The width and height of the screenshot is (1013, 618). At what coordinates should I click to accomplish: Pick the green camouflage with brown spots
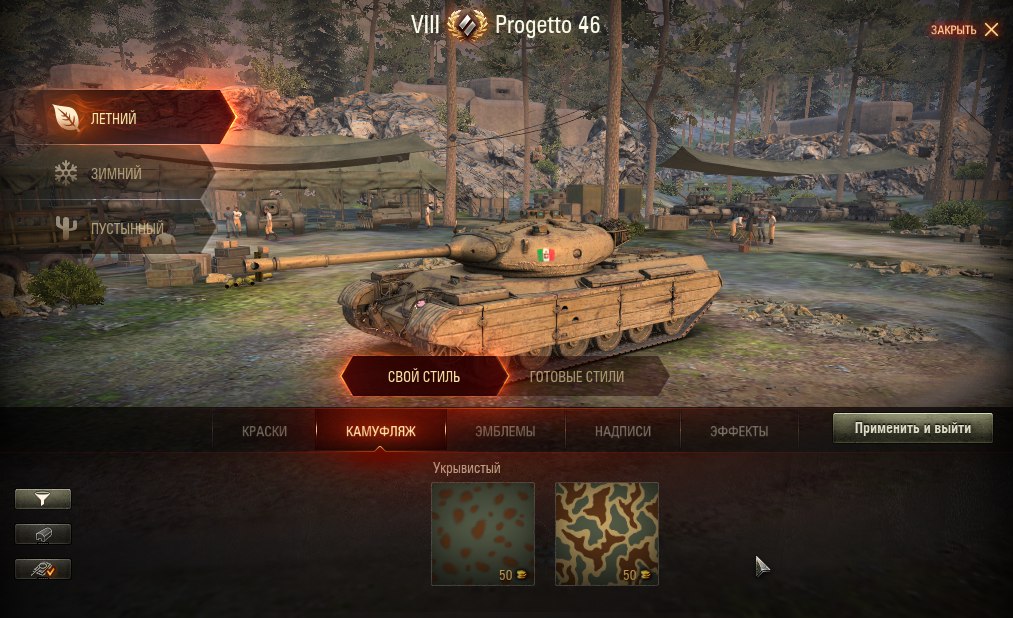coord(483,533)
